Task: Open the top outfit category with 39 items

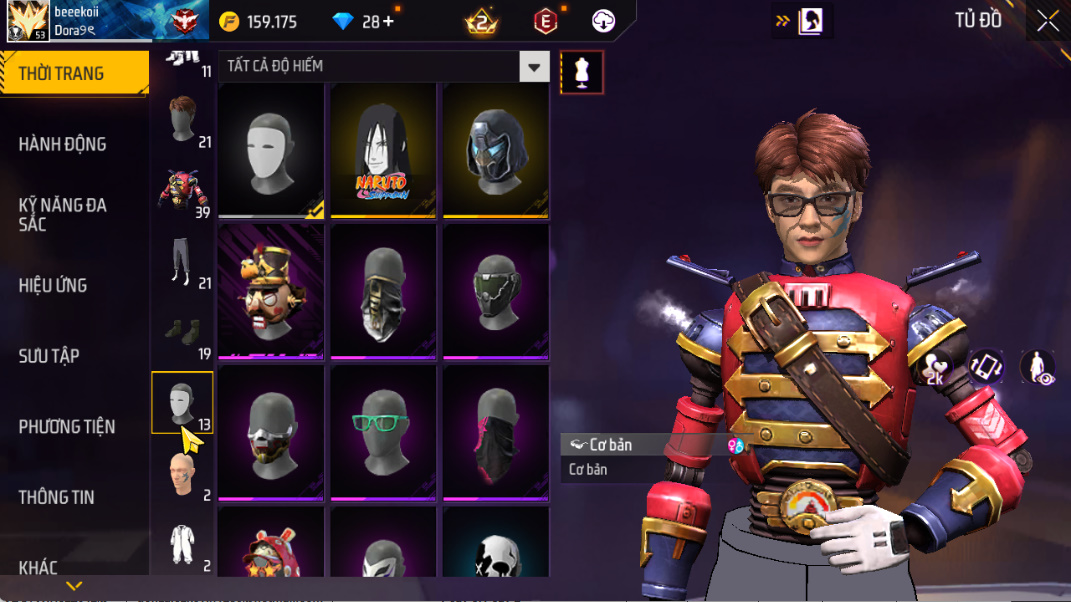Action: tap(182, 191)
